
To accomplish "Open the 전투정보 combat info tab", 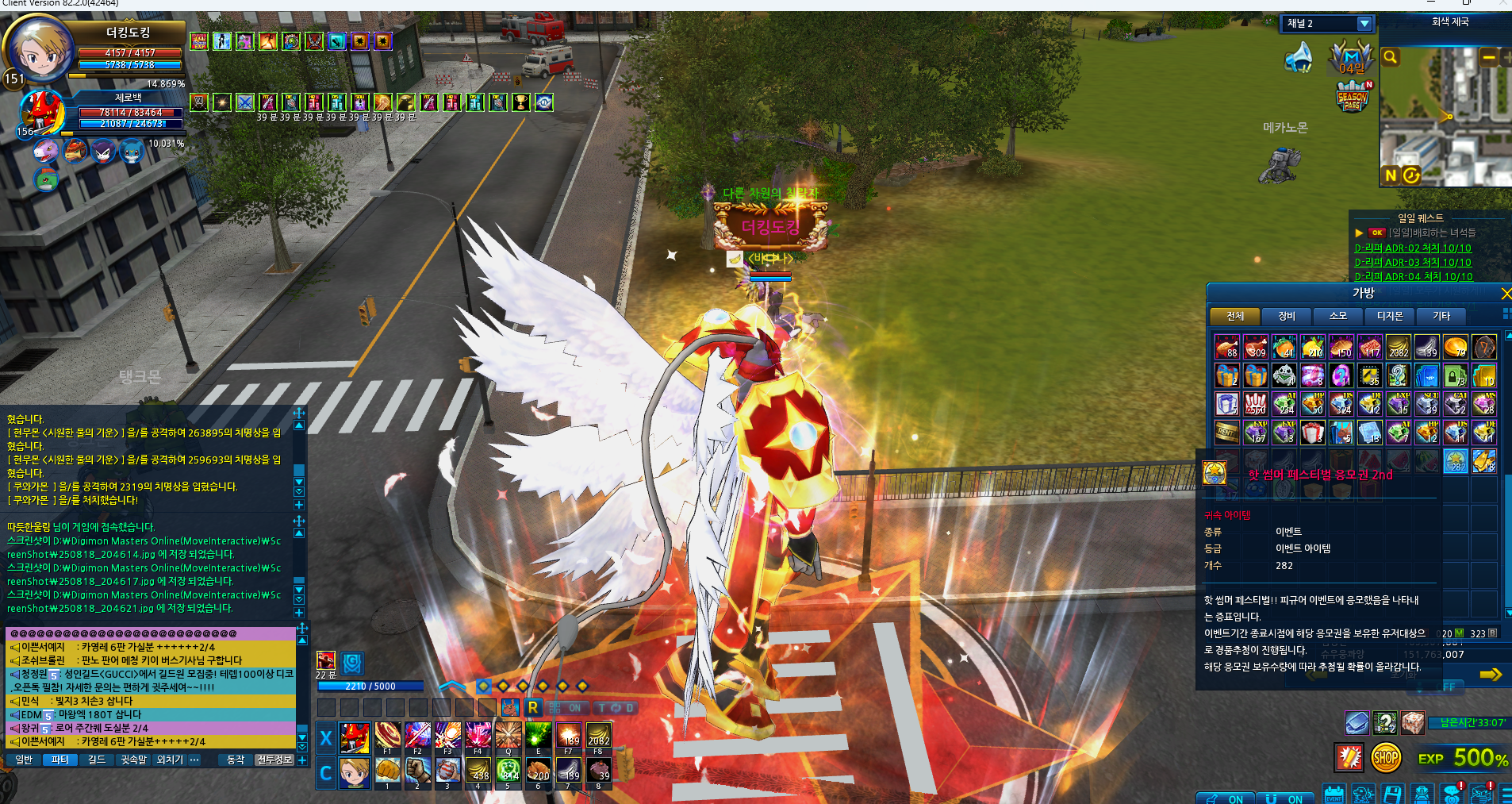I will (274, 760).
